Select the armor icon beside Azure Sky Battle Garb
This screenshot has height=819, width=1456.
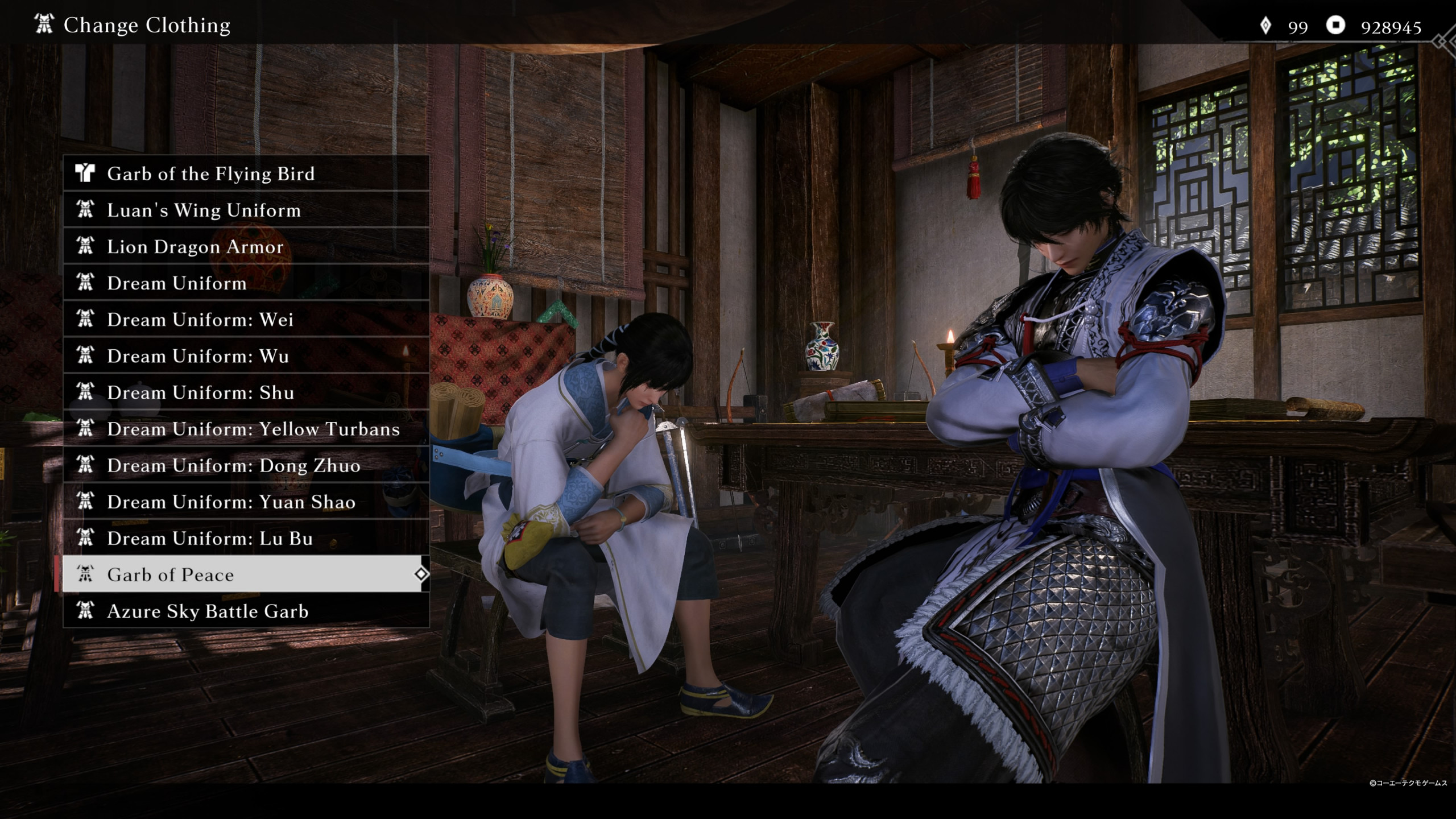coord(86,611)
